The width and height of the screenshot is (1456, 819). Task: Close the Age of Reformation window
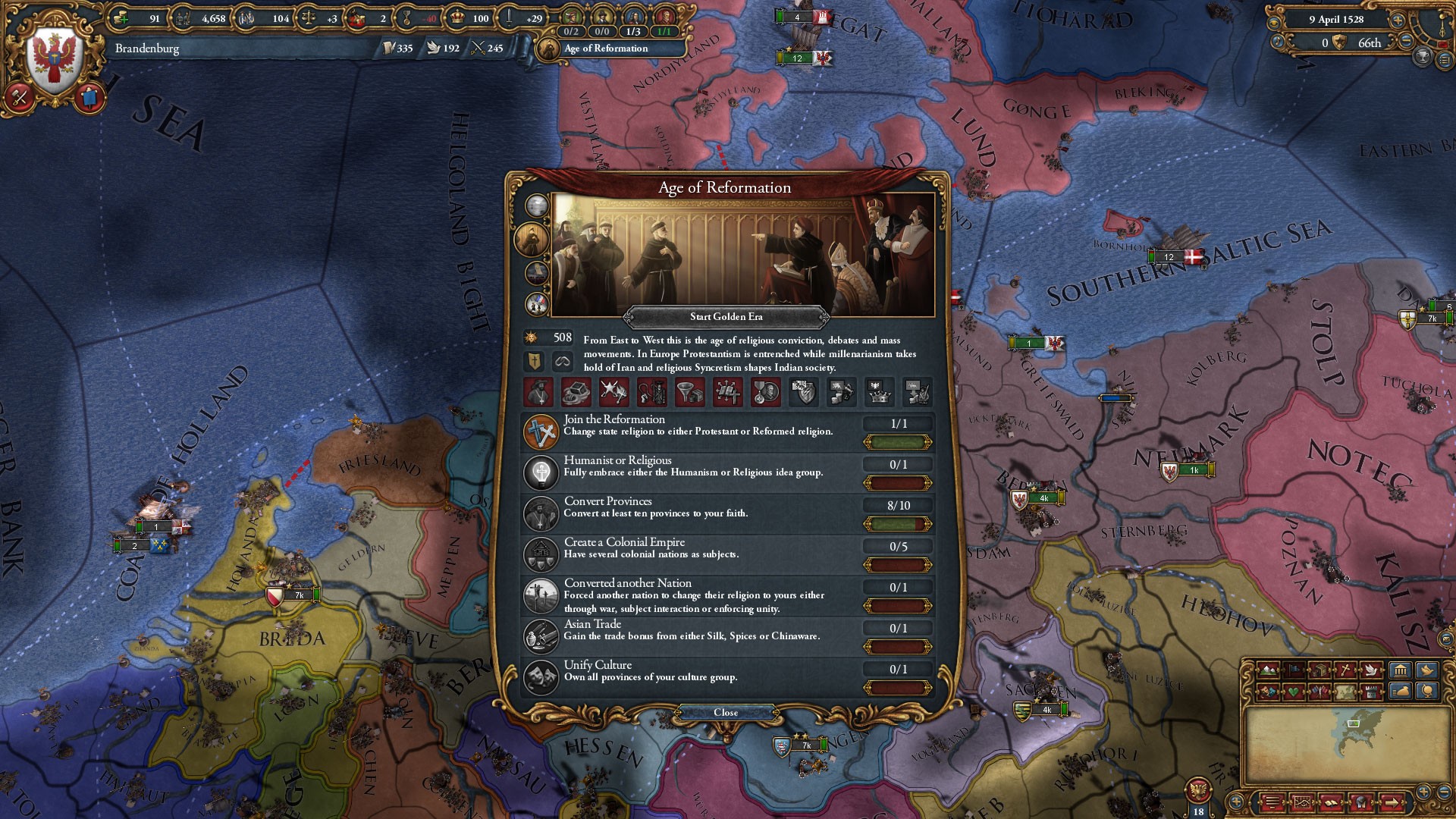tap(728, 712)
